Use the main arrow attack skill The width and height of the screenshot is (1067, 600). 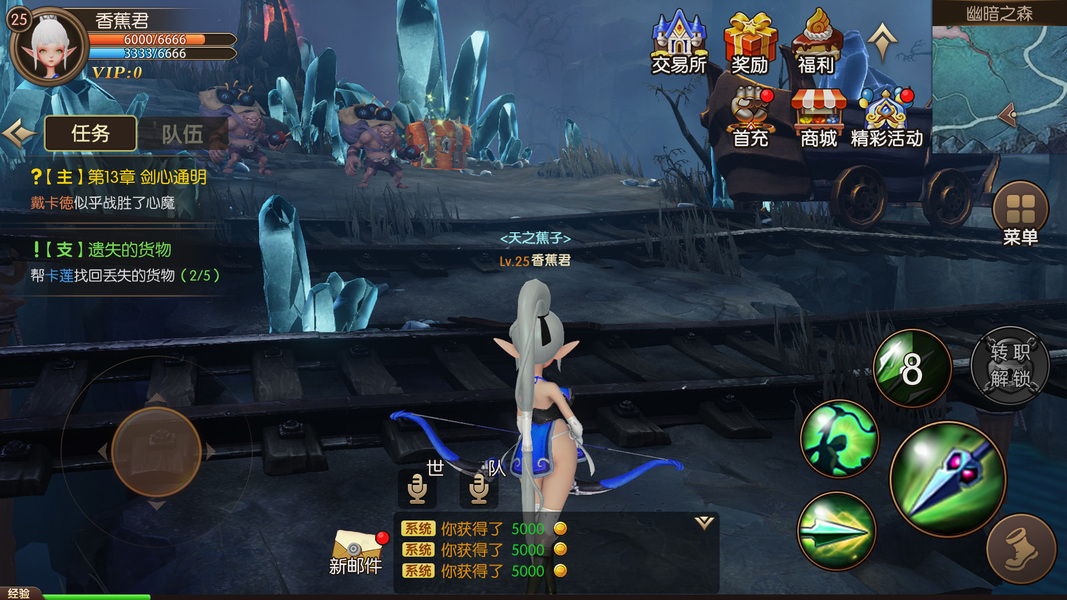[947, 478]
